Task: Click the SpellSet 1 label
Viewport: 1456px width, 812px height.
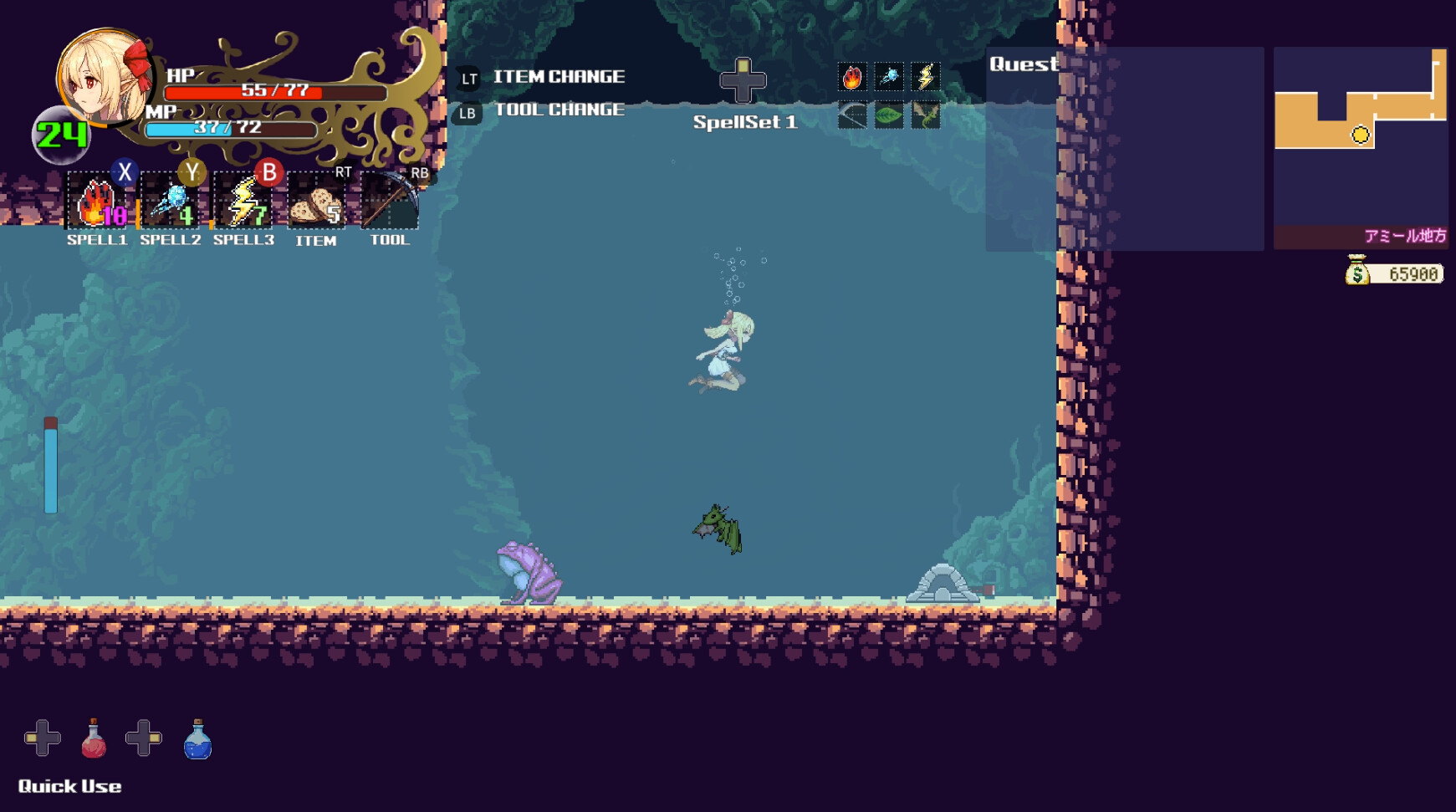Action: coord(745,121)
